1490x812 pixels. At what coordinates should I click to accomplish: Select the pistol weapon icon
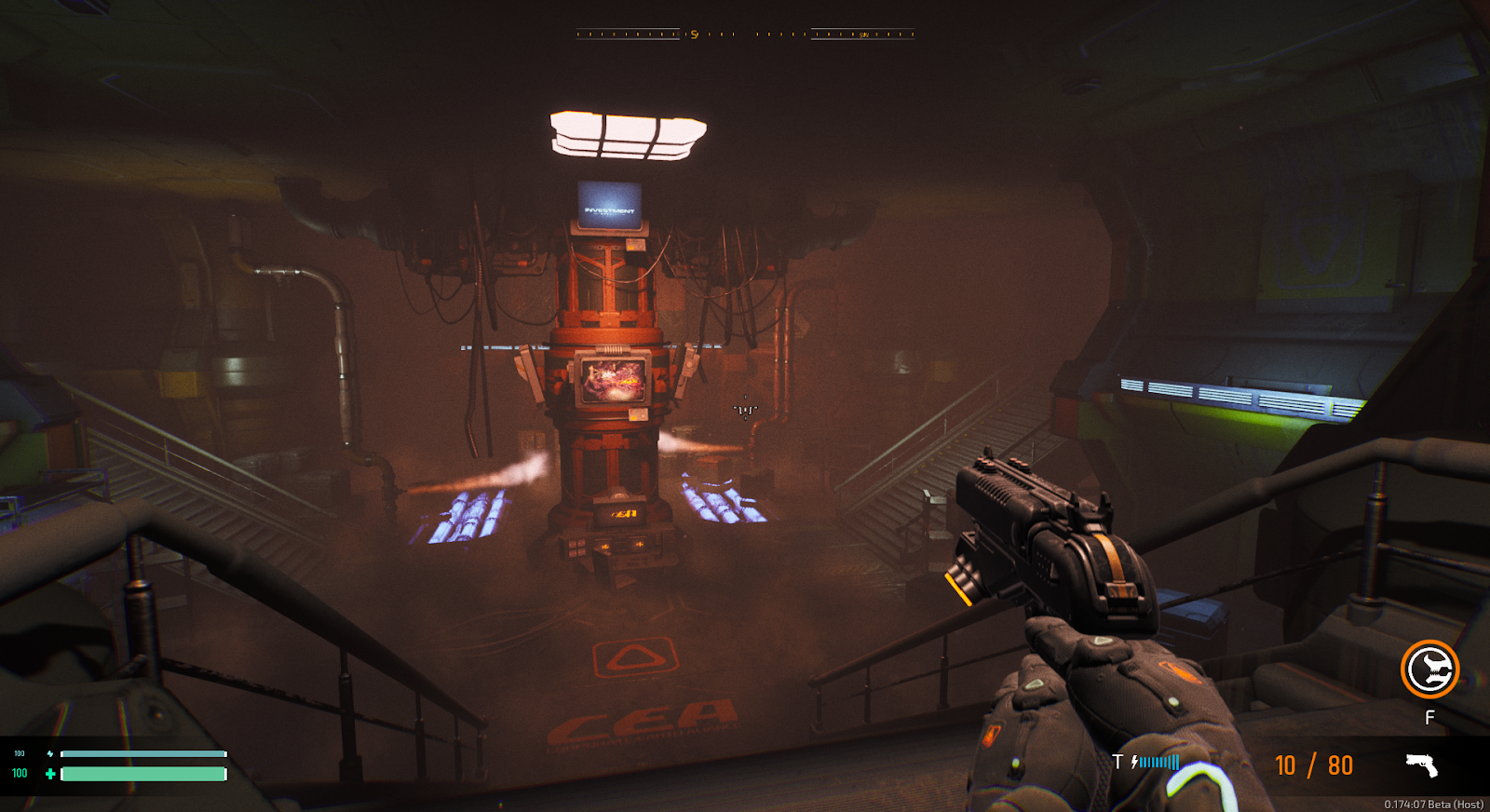(1422, 765)
